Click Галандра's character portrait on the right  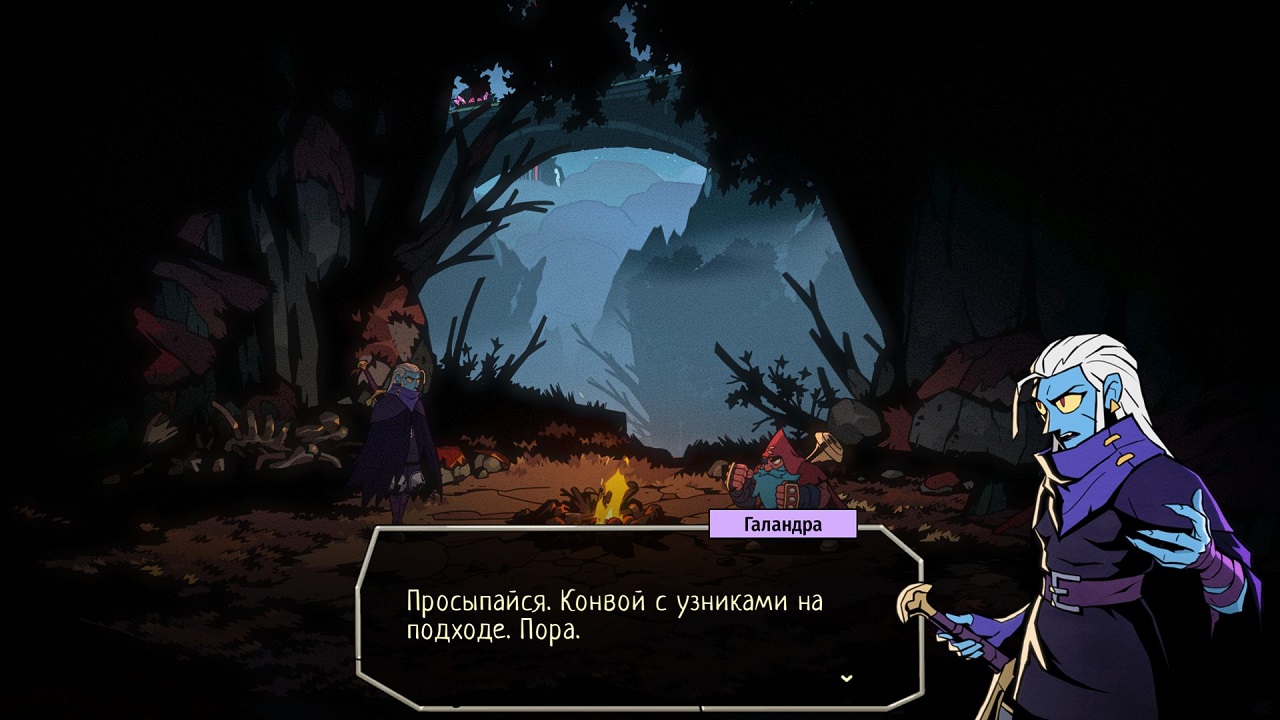(1090, 500)
